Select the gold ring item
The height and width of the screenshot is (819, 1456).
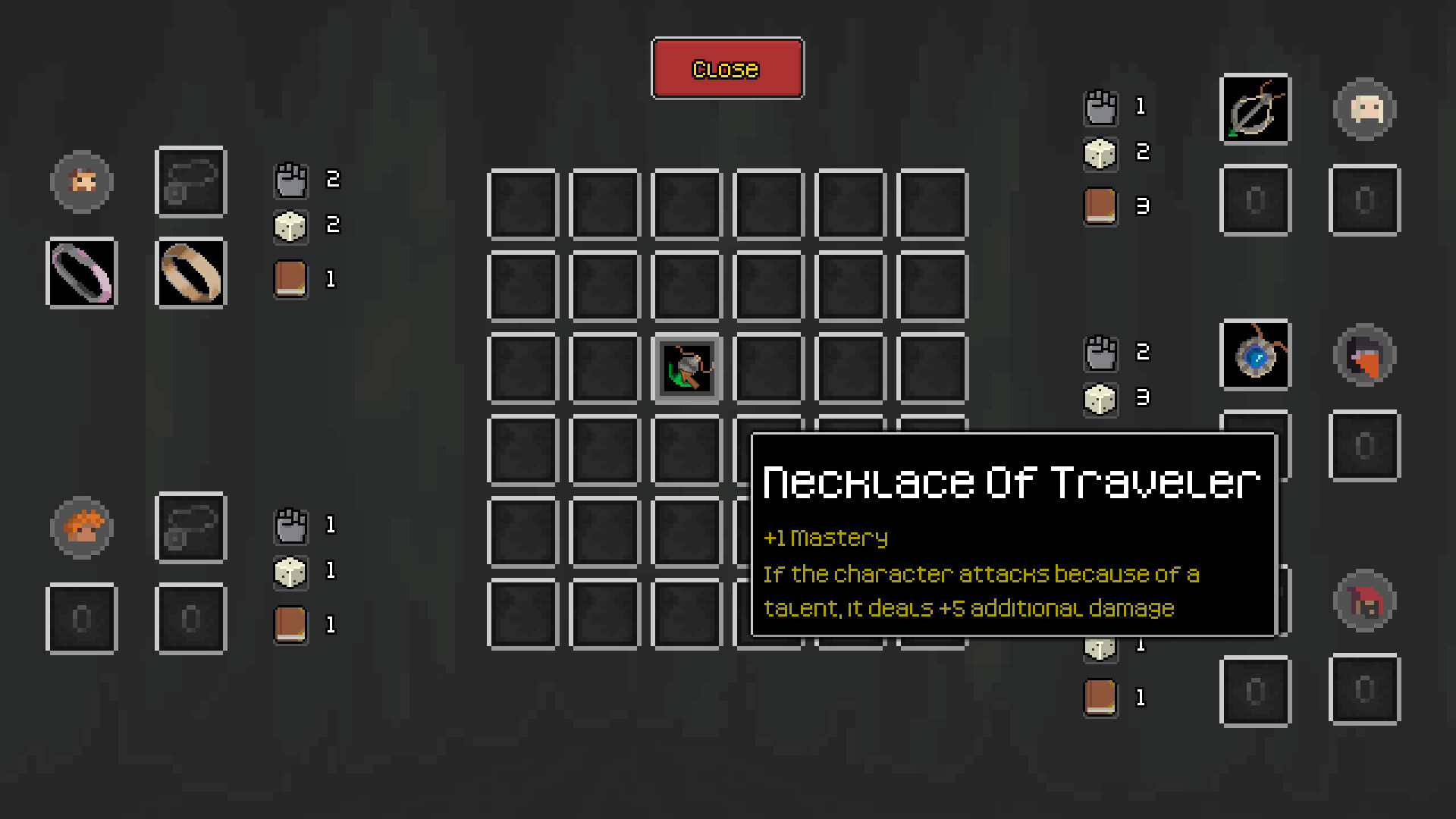190,273
